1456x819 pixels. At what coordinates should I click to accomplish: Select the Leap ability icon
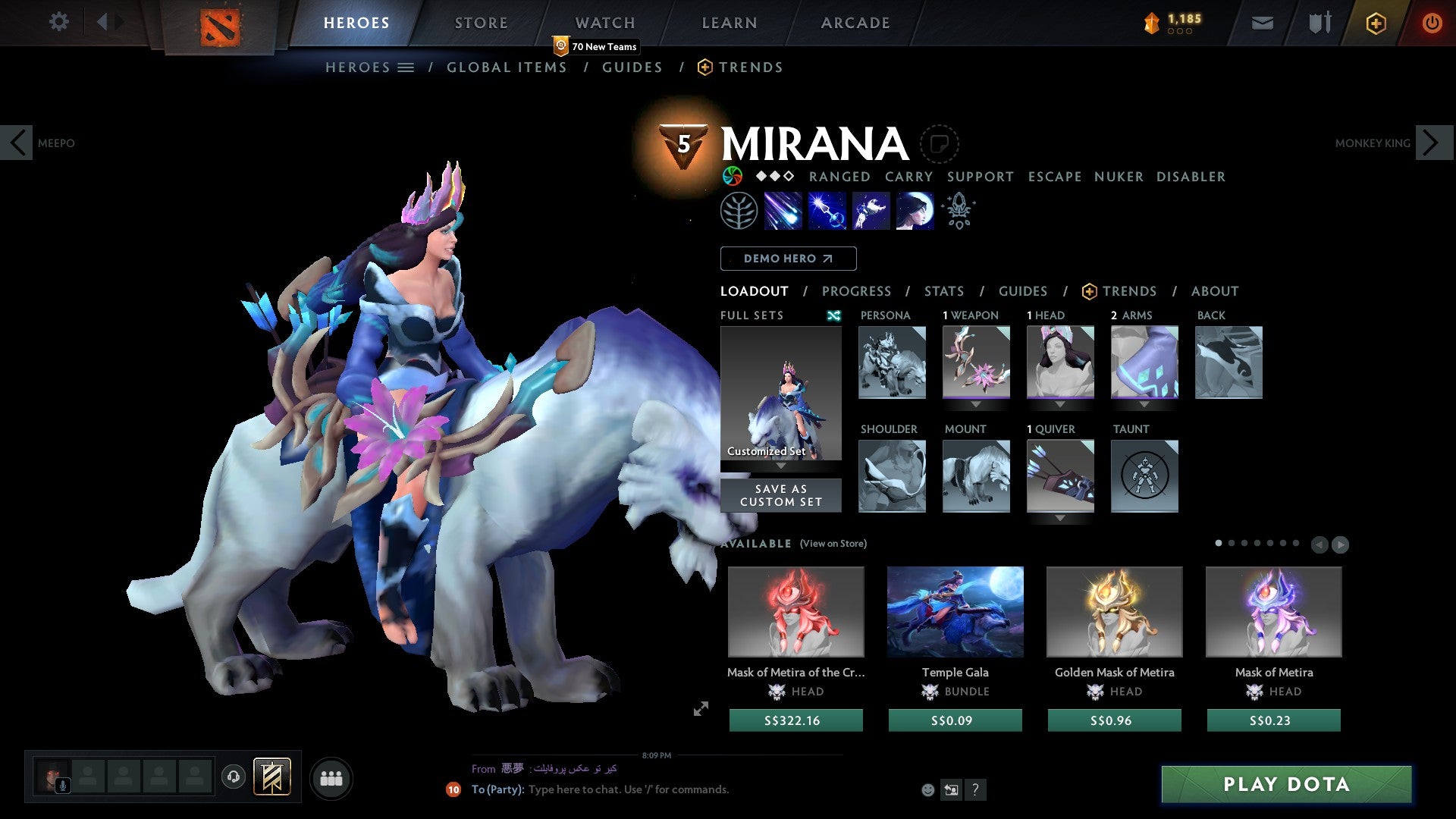[870, 211]
